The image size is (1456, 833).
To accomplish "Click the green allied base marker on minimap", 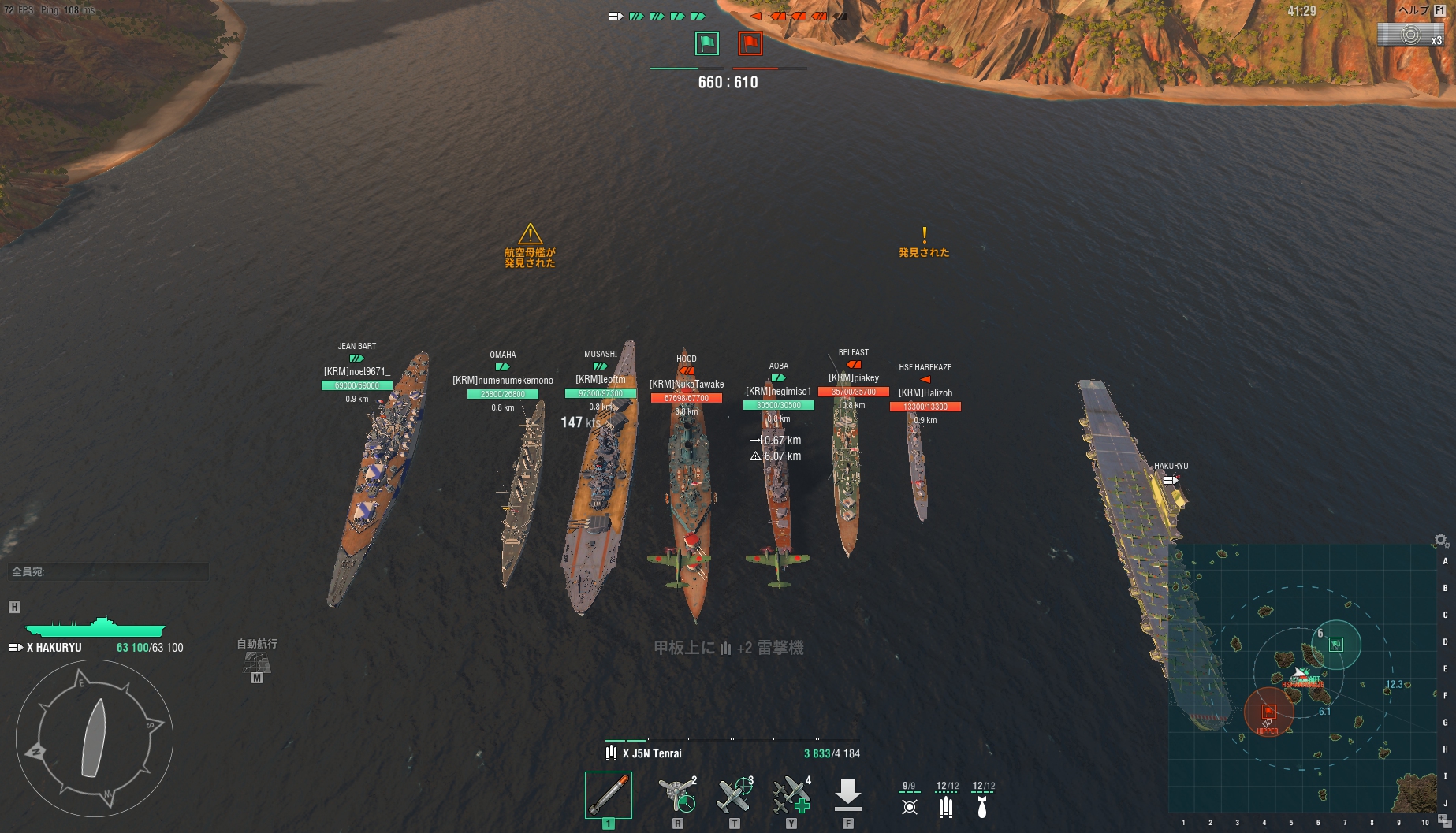I will [1336, 645].
